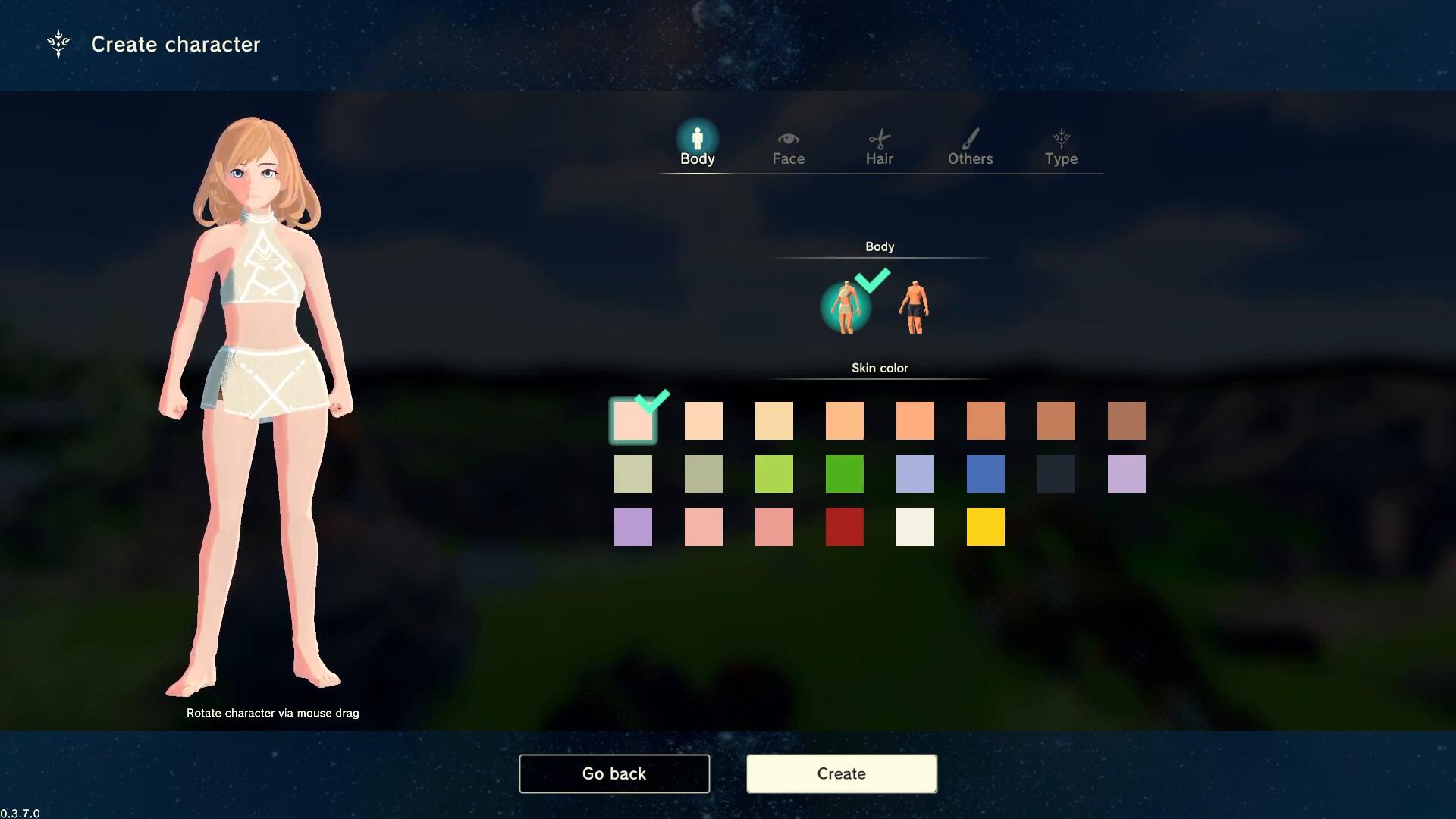1456x819 pixels.
Task: Pick the darkest brown skin tone
Action: click(x=1126, y=421)
